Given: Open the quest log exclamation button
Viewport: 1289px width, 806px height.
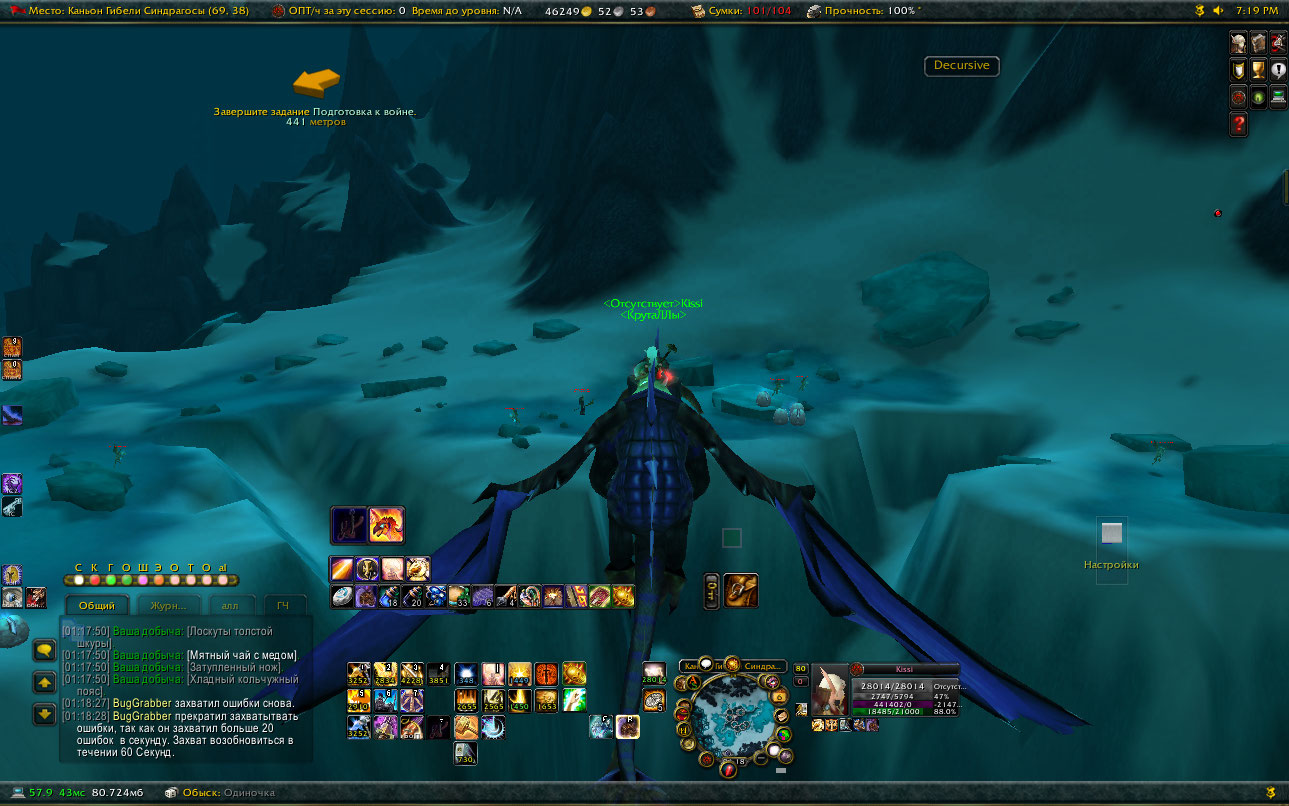Looking at the screenshot, I should 1278,70.
